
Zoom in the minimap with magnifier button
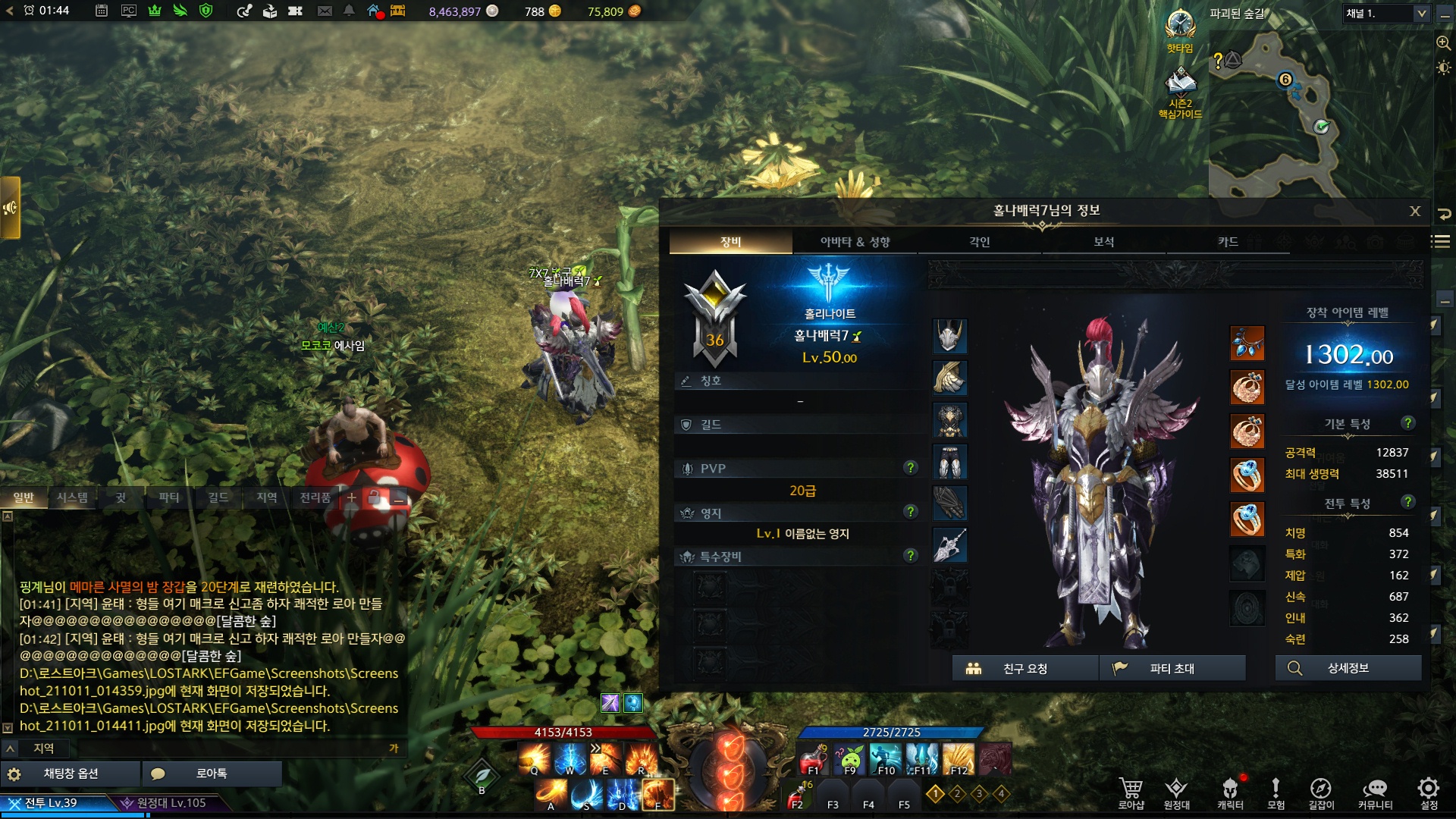click(x=1443, y=43)
